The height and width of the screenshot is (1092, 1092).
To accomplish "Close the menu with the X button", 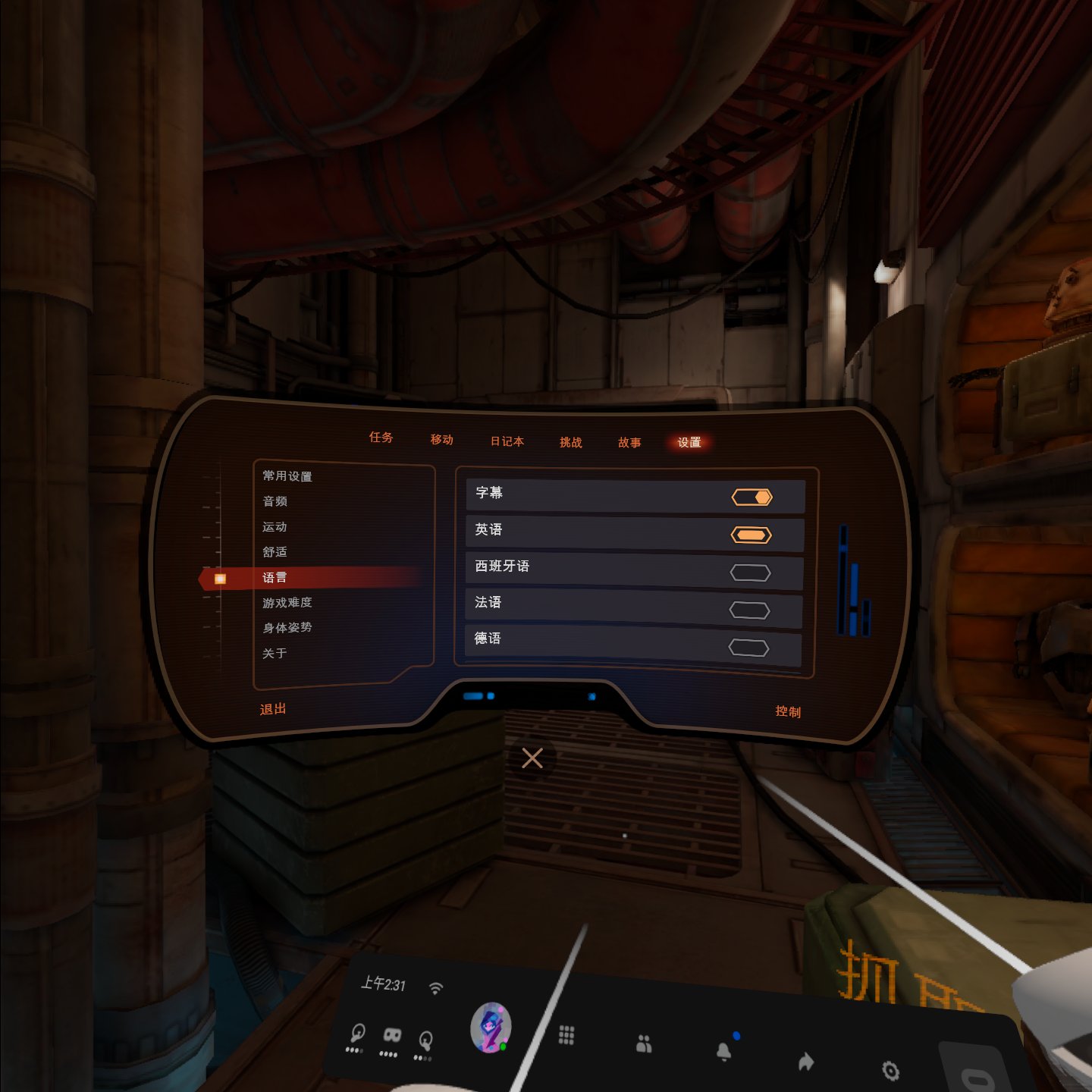I will point(532,758).
